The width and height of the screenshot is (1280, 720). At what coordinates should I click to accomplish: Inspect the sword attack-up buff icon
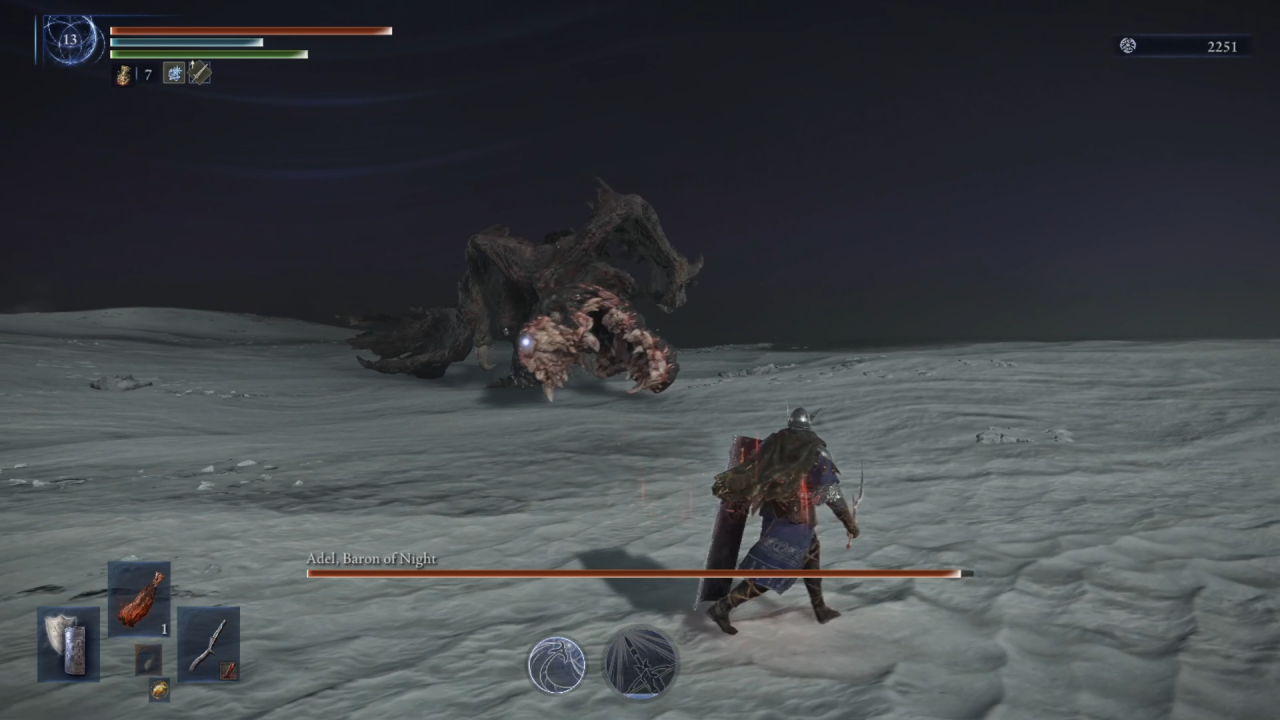click(x=200, y=73)
